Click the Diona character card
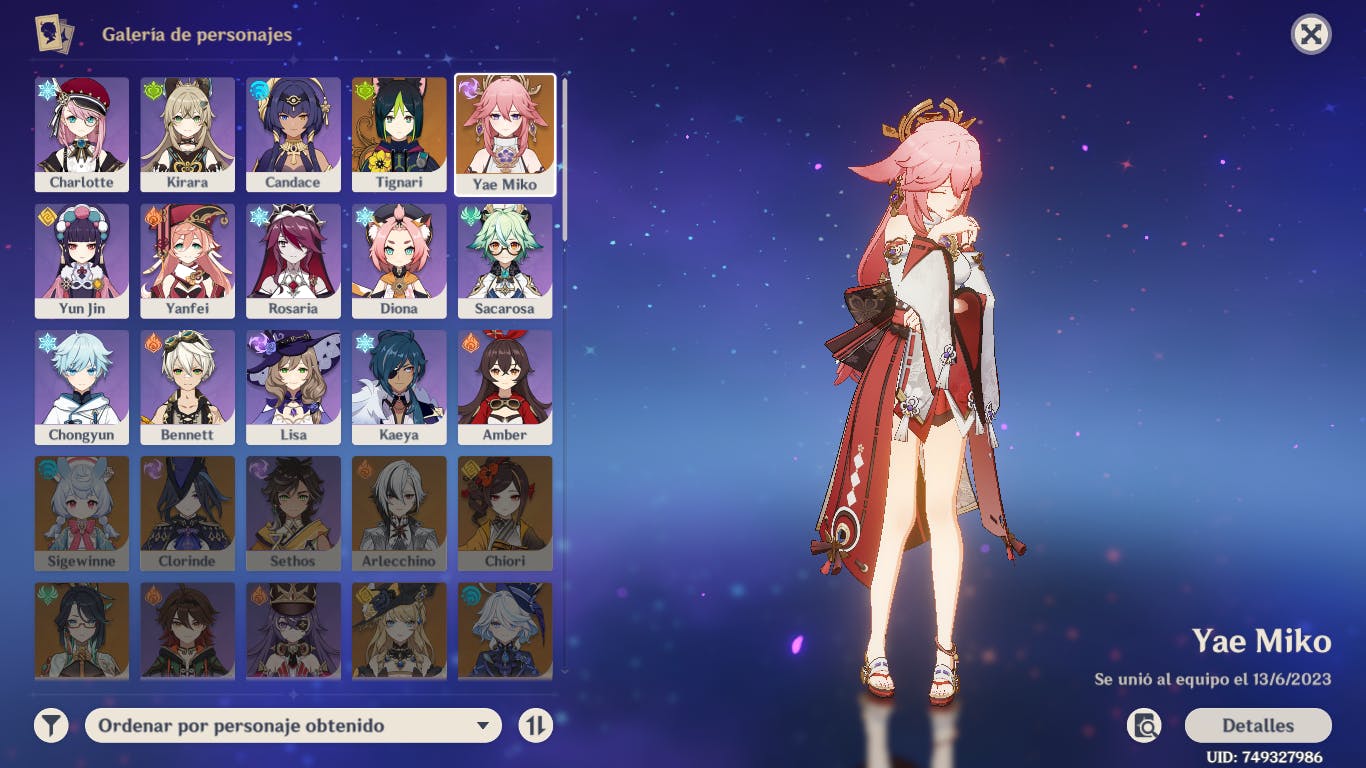Viewport: 1366px width, 768px height. click(399, 260)
